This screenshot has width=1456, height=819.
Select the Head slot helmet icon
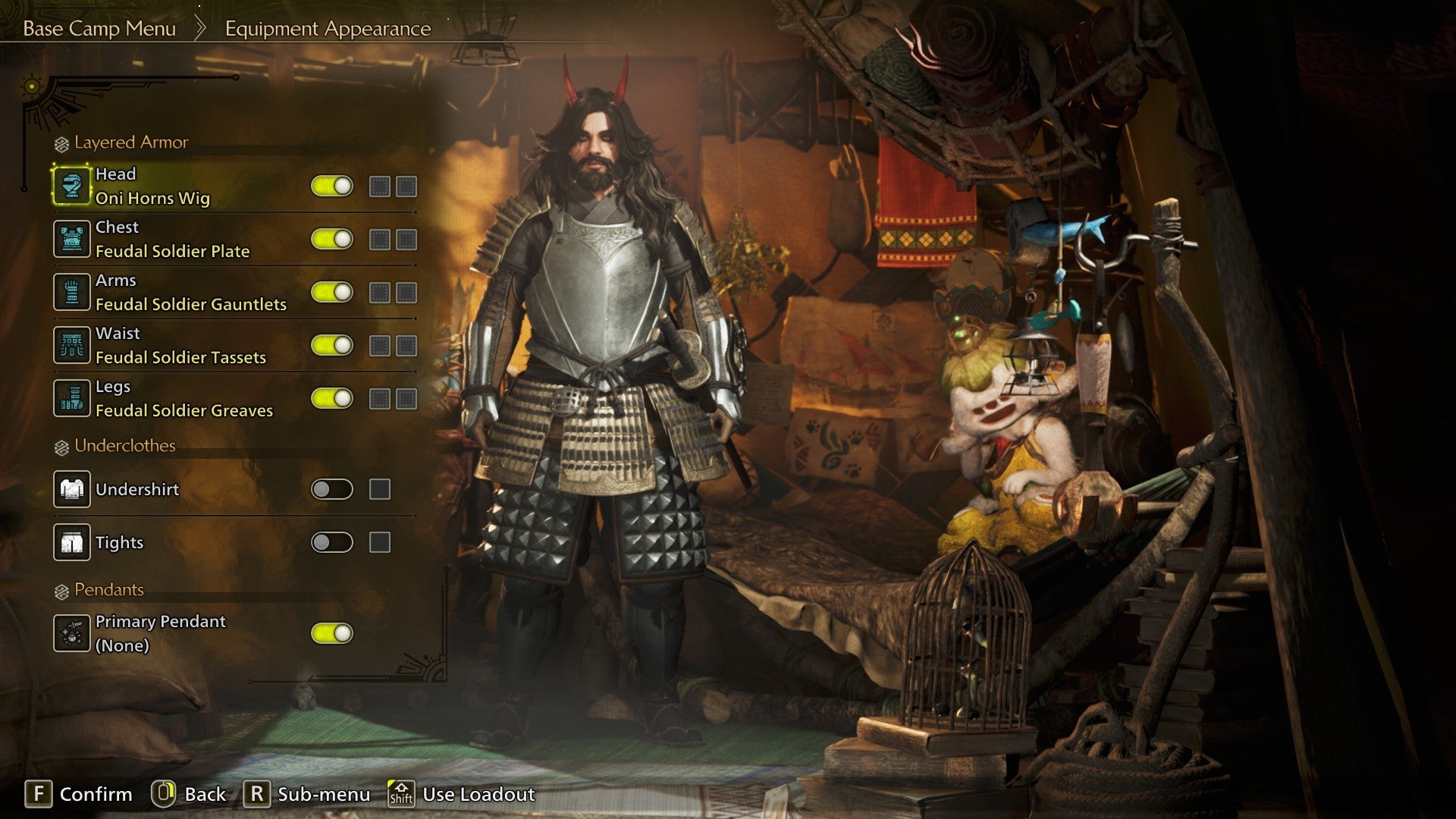(x=72, y=186)
